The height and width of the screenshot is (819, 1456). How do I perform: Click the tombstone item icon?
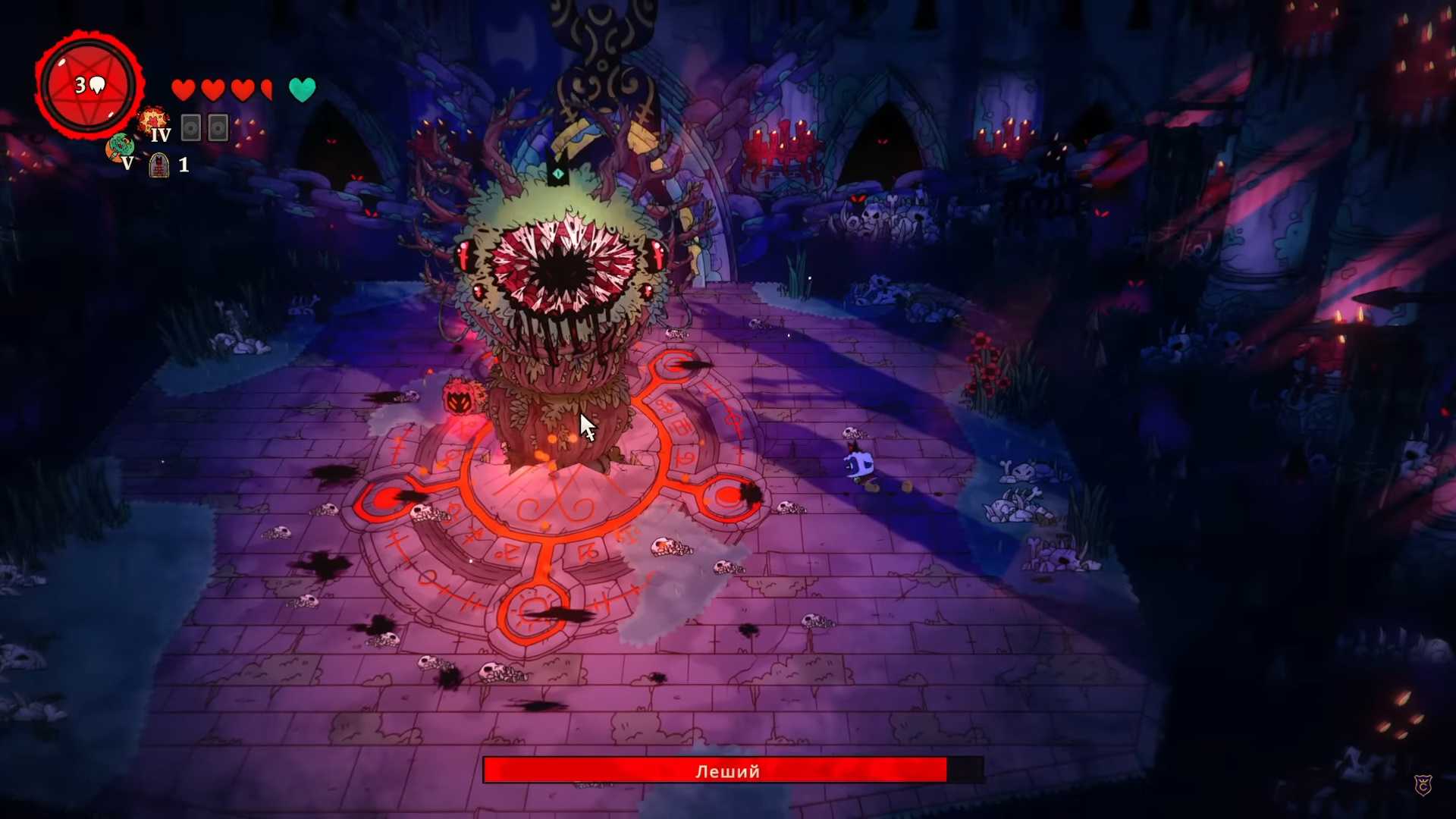point(158,165)
